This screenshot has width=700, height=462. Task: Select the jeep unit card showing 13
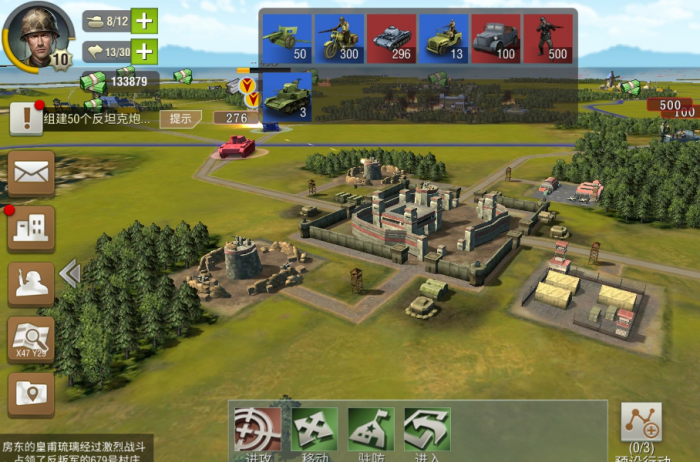444,38
